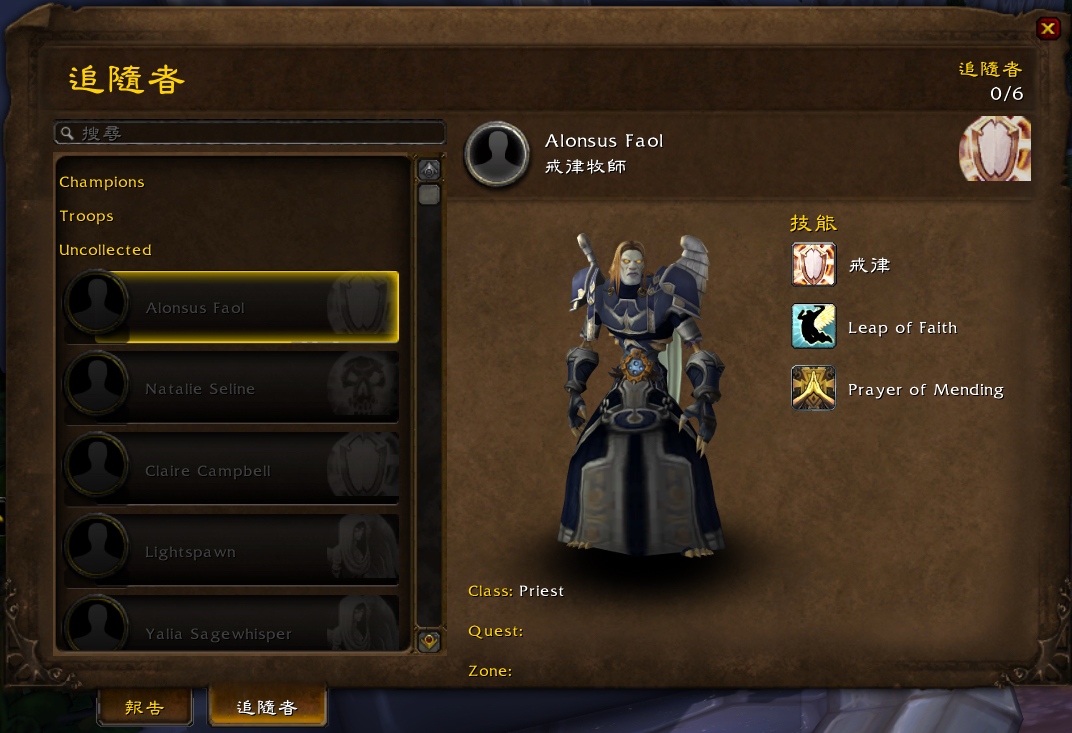Close the followers window

pos(1047,28)
